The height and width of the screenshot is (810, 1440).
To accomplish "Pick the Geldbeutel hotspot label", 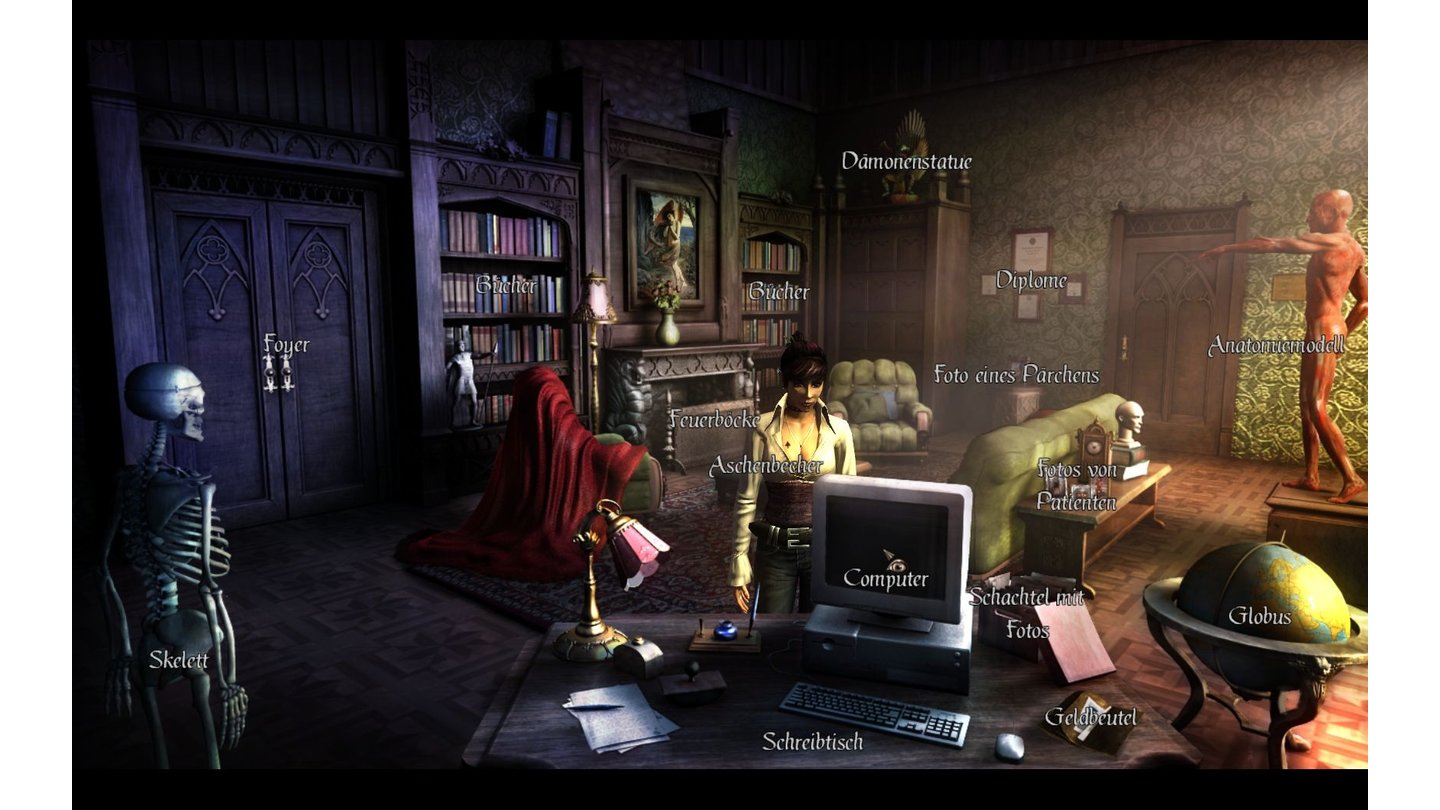I will click(x=1090, y=716).
